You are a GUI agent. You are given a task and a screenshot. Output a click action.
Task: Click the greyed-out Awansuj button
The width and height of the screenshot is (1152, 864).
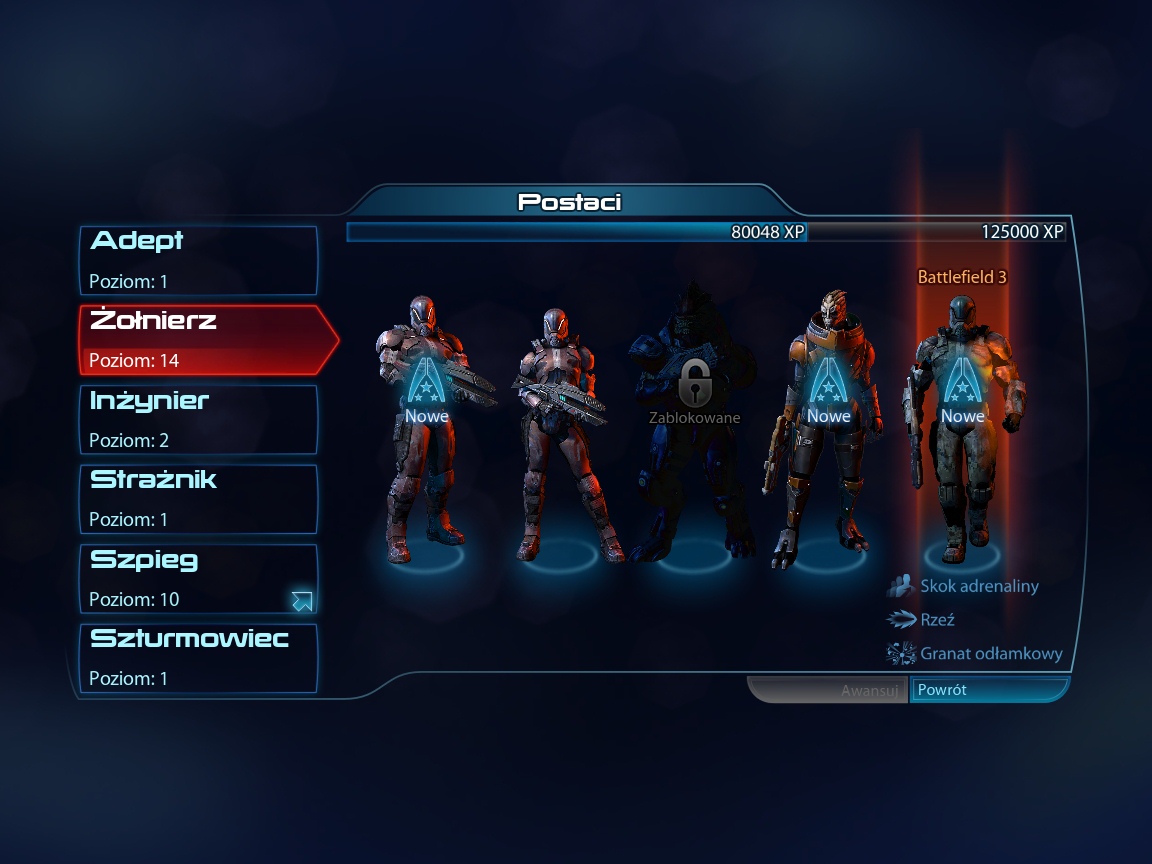pyautogui.click(x=828, y=690)
